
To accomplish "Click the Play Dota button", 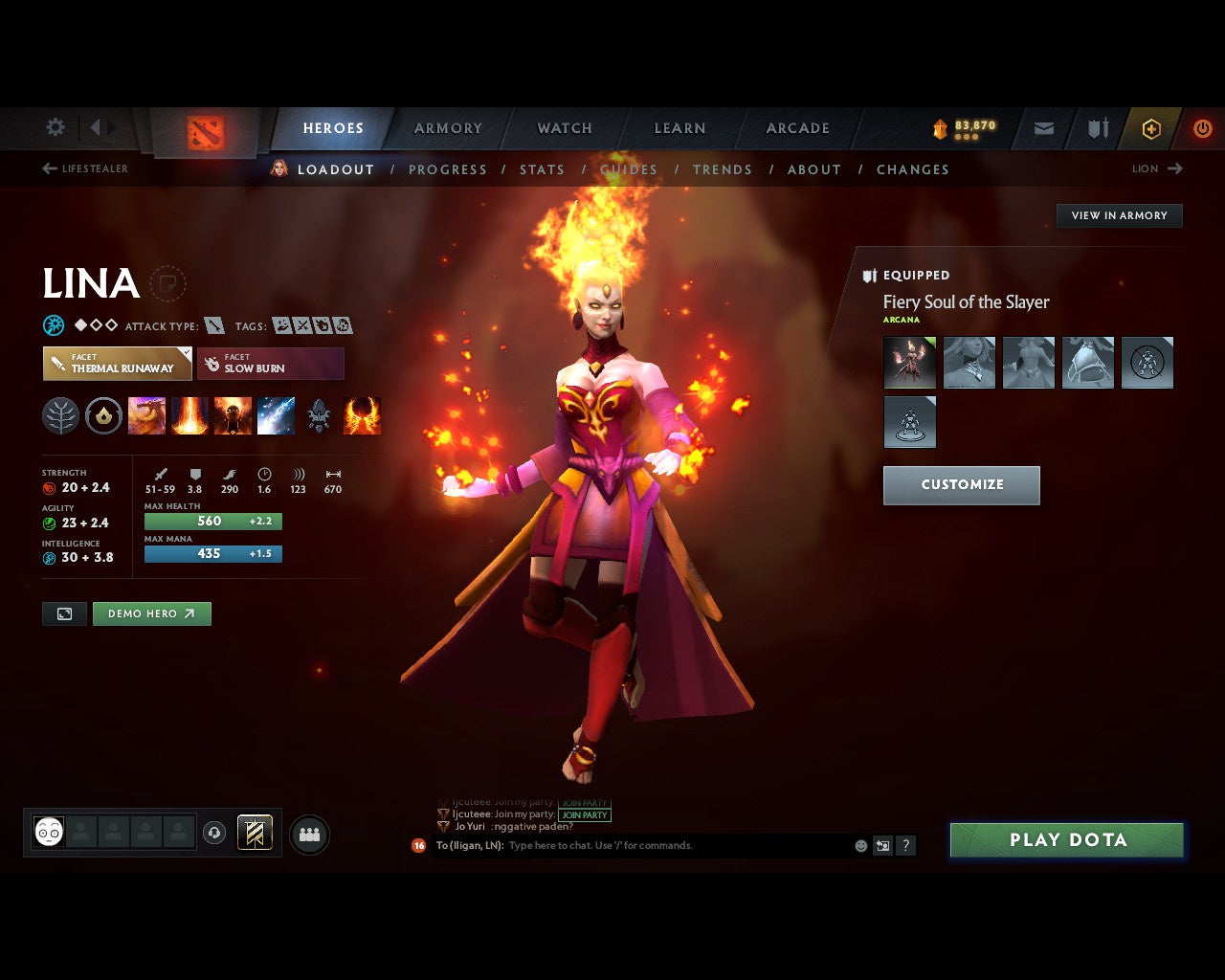I will [x=1067, y=840].
